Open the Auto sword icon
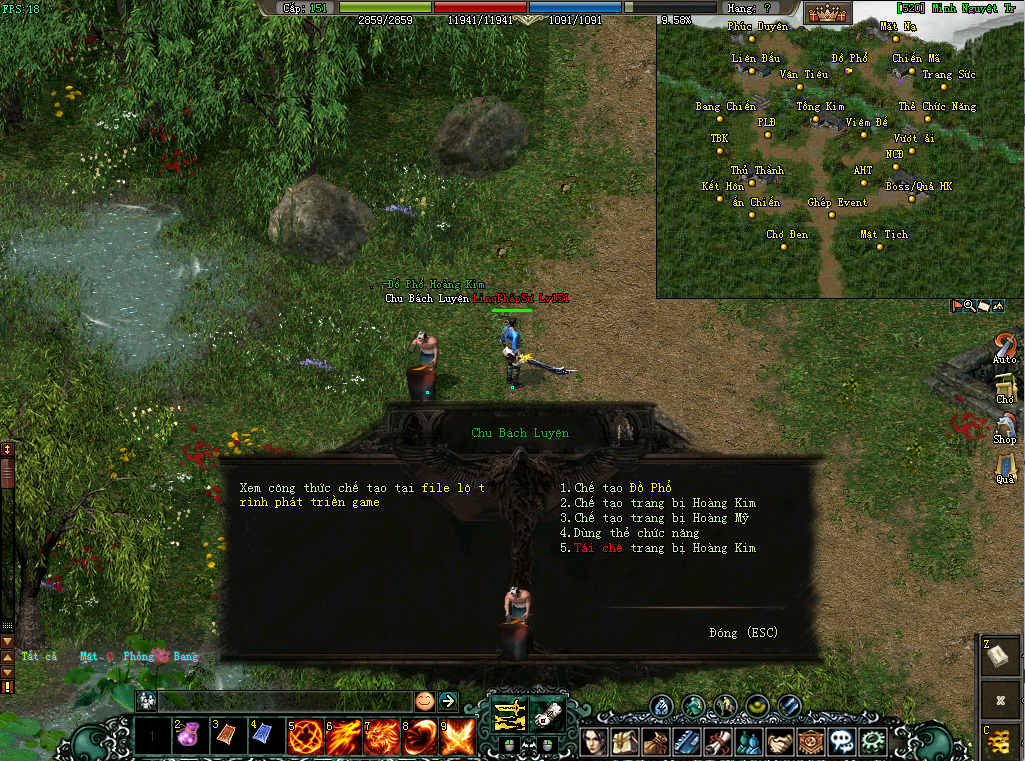Screen dimensions: 1025x761 1004,347
